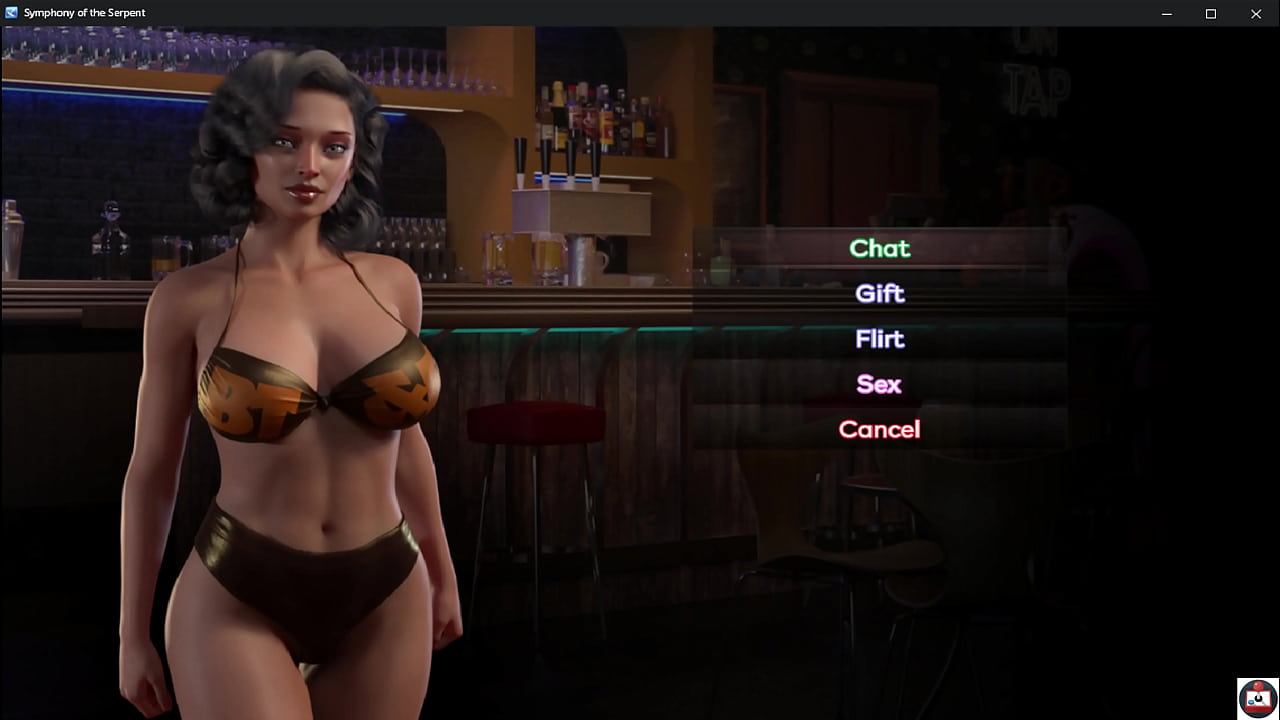Screen dimensions: 1280x720
Task: Close the game window
Action: click(1256, 13)
